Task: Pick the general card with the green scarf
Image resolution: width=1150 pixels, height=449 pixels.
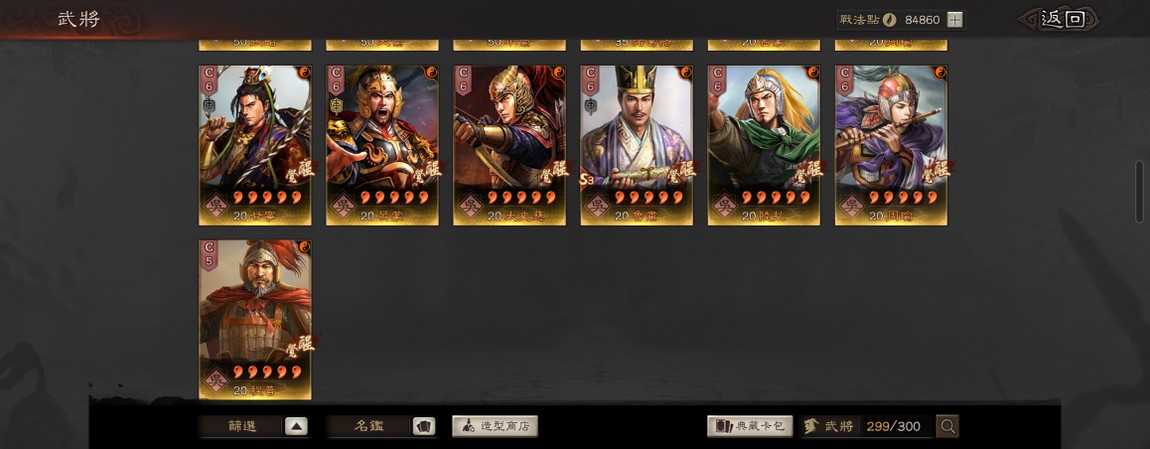Action: [763, 145]
